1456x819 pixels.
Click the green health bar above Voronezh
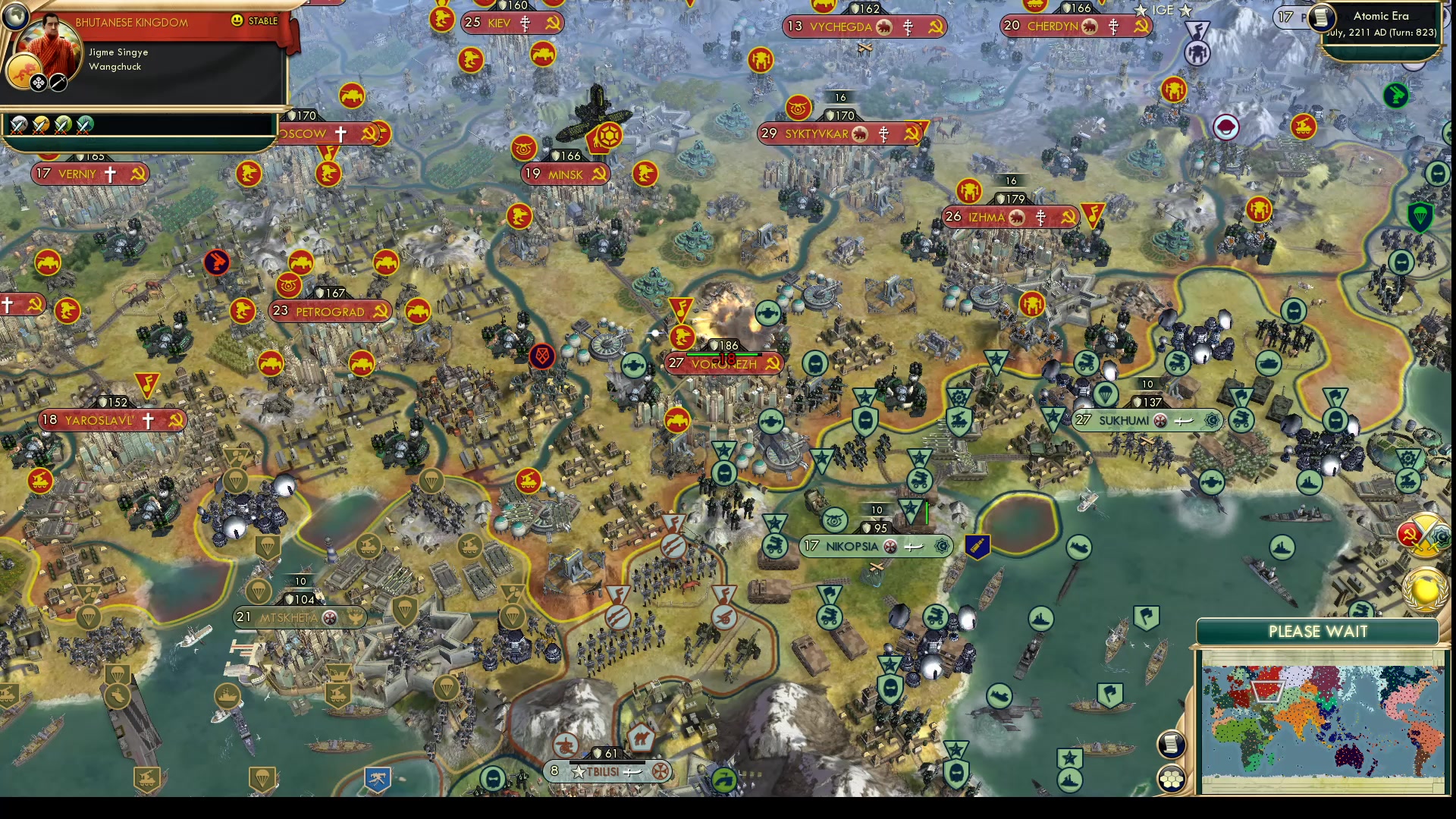720,353
